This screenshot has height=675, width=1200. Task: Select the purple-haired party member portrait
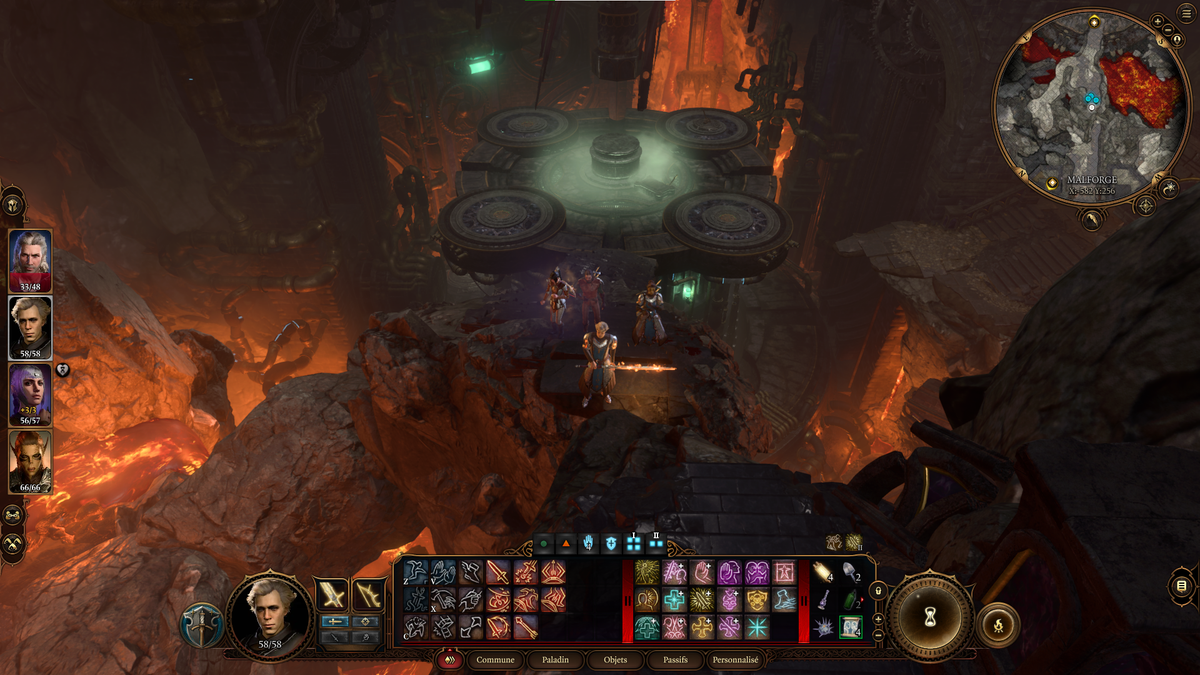(x=30, y=392)
